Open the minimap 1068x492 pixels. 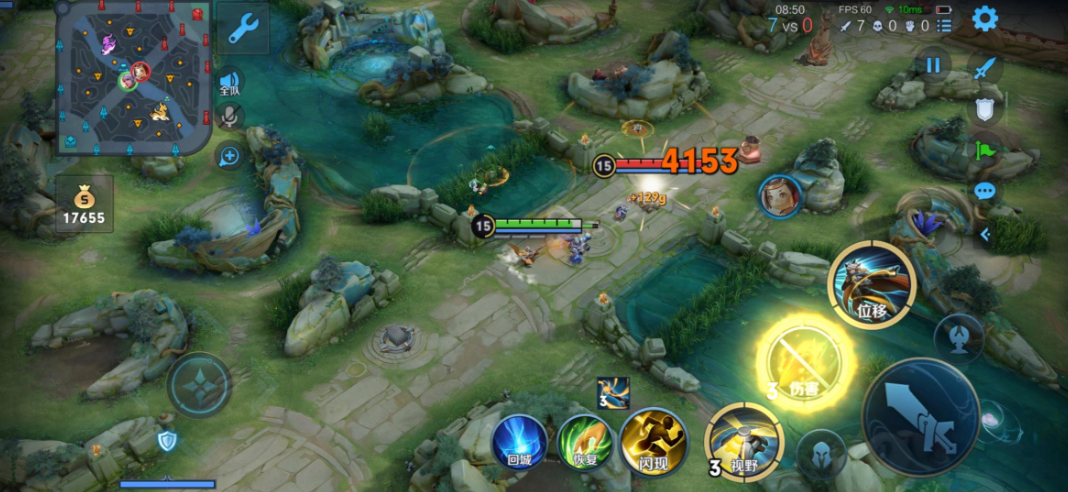coord(130,77)
